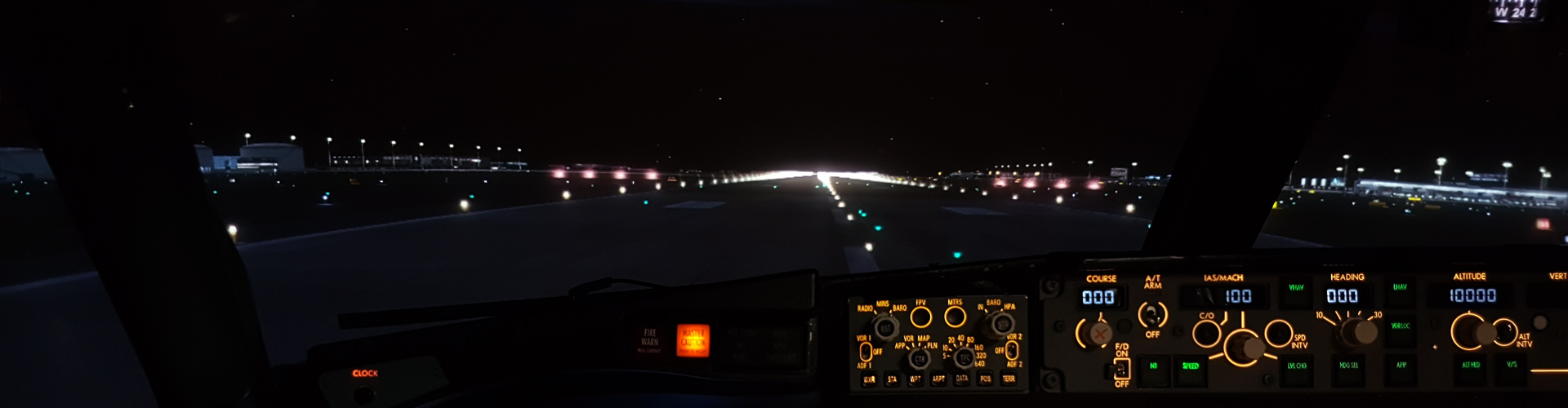
Task: Engage the ALT HLD altitude hold button
Action: pyautogui.click(x=1470, y=365)
